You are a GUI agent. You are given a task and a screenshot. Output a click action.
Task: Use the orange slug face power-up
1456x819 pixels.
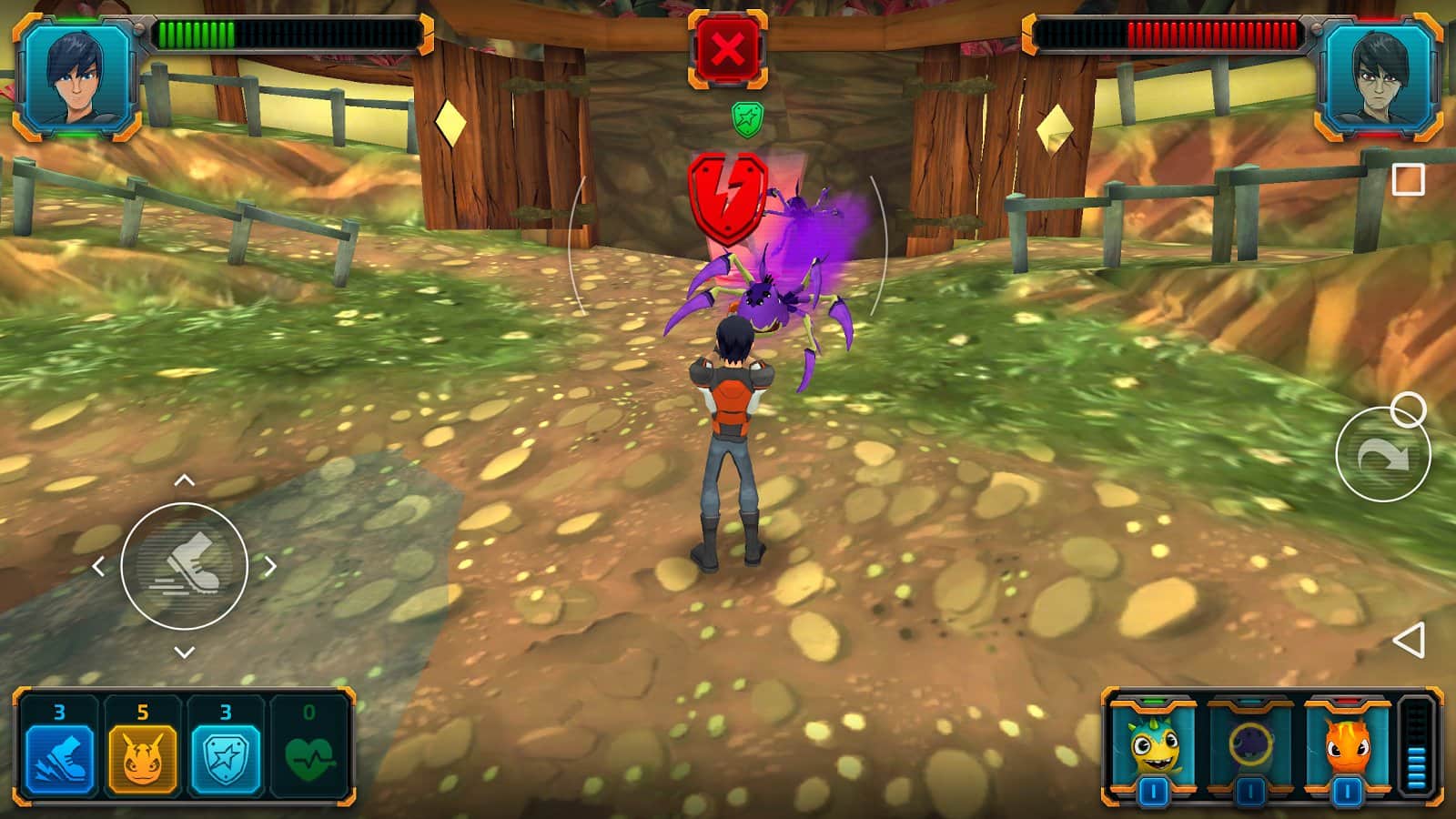(143, 755)
